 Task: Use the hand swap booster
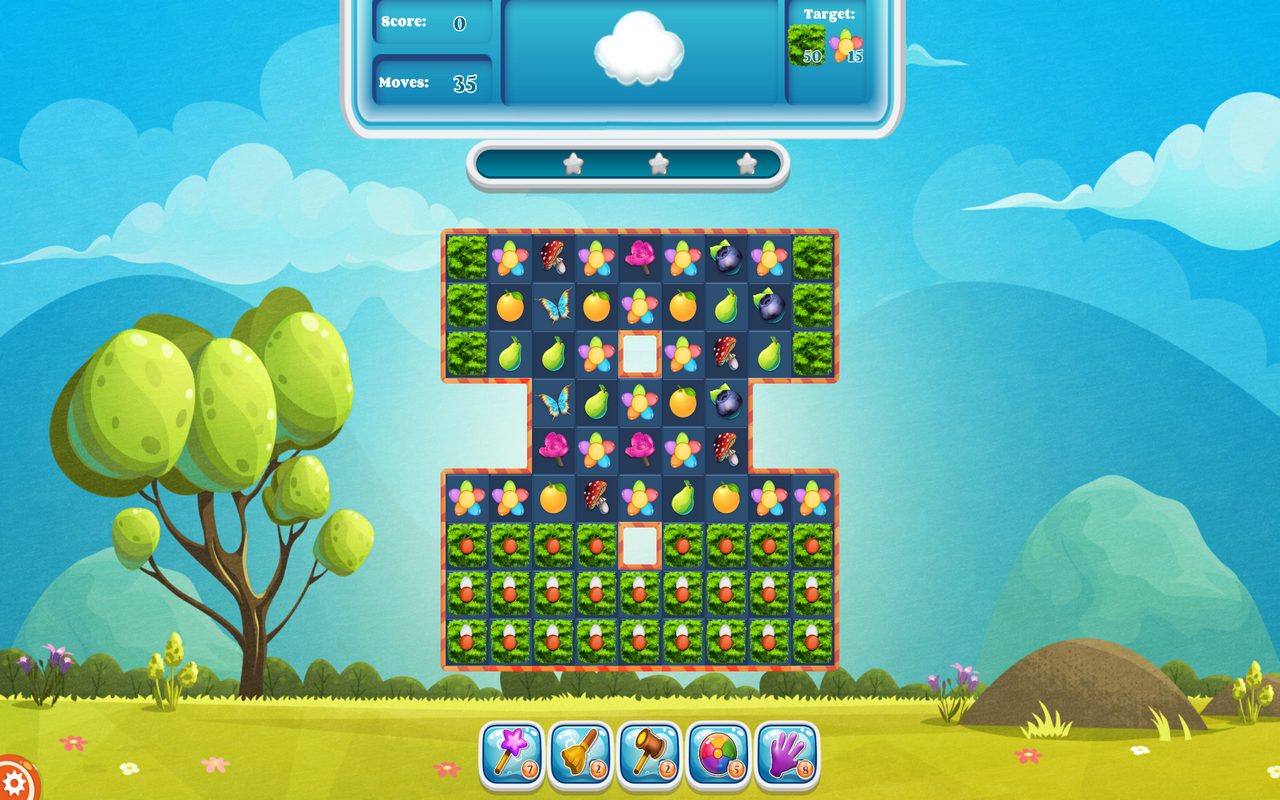(x=788, y=756)
